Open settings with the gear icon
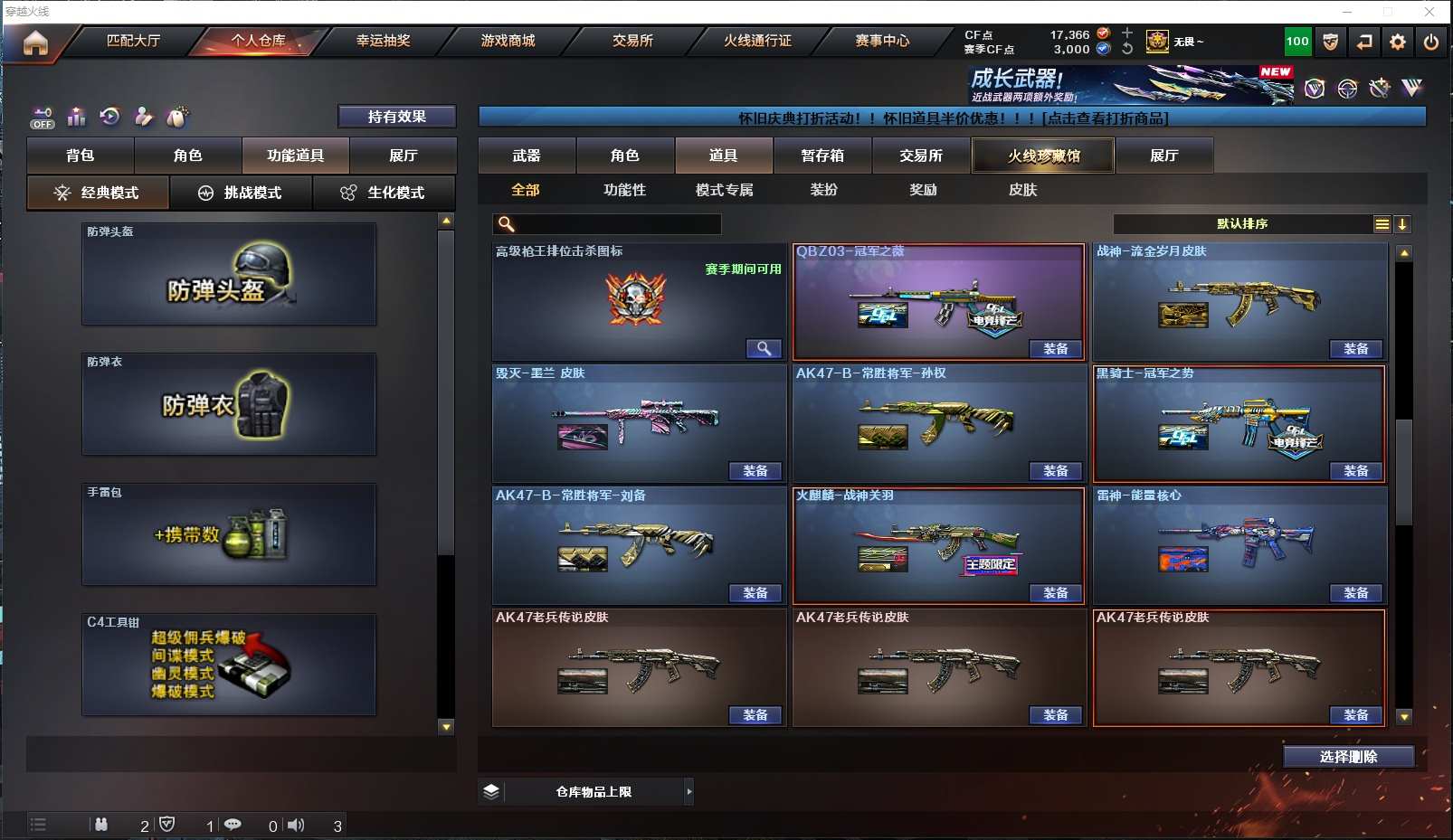This screenshot has height=840, width=1453. pos(1398,42)
